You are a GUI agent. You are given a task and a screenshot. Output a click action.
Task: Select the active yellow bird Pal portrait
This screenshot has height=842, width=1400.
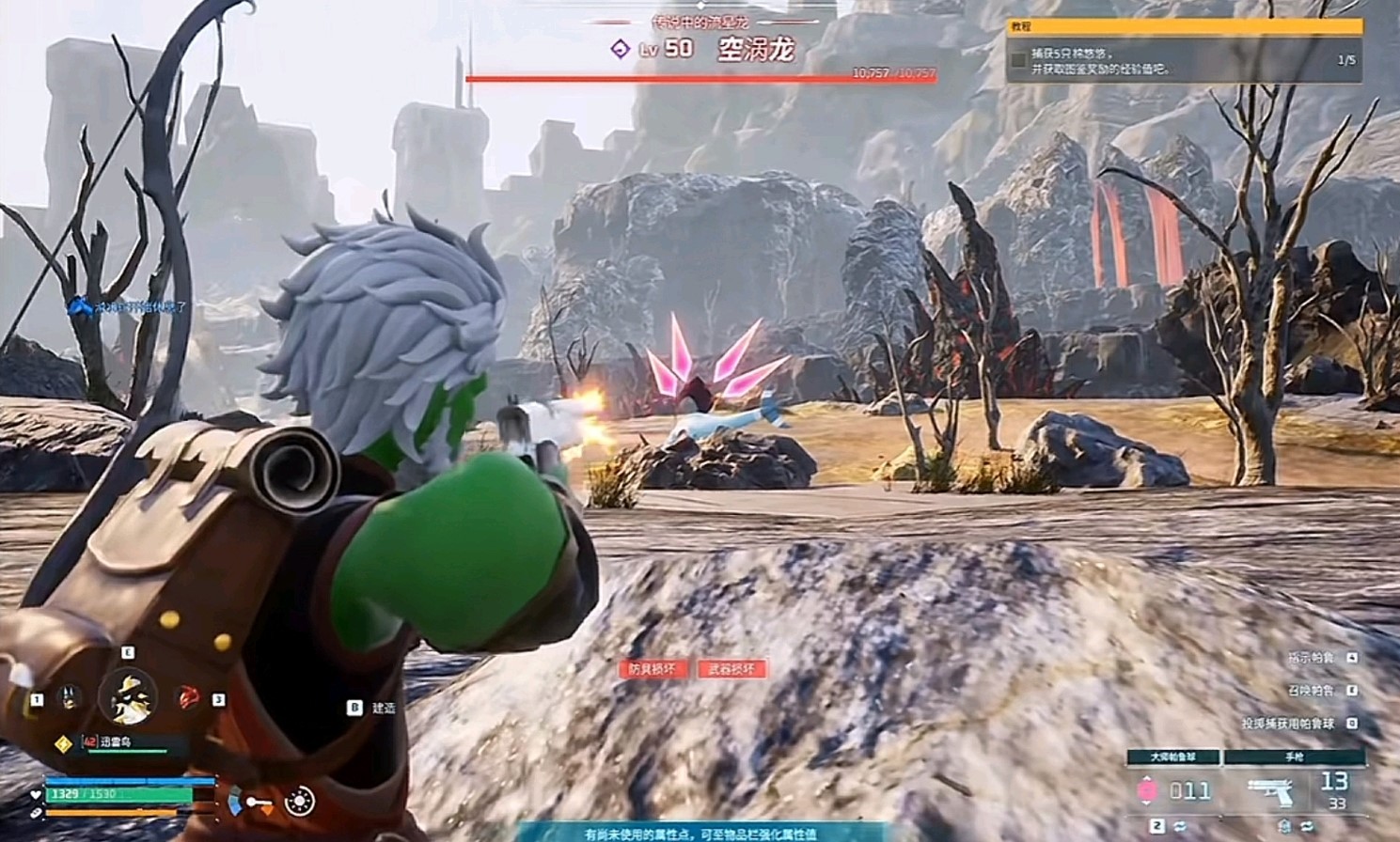129,696
